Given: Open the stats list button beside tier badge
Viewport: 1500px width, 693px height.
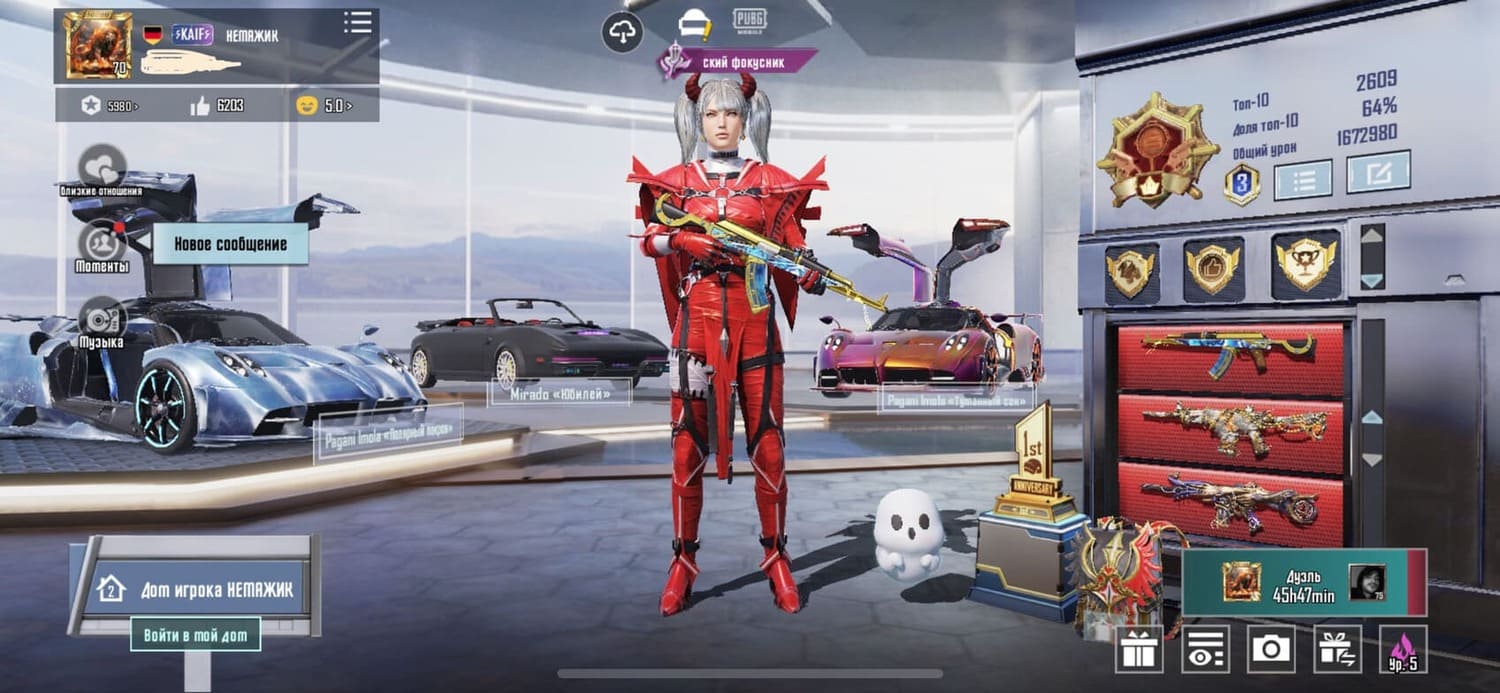Looking at the screenshot, I should point(1302,179).
